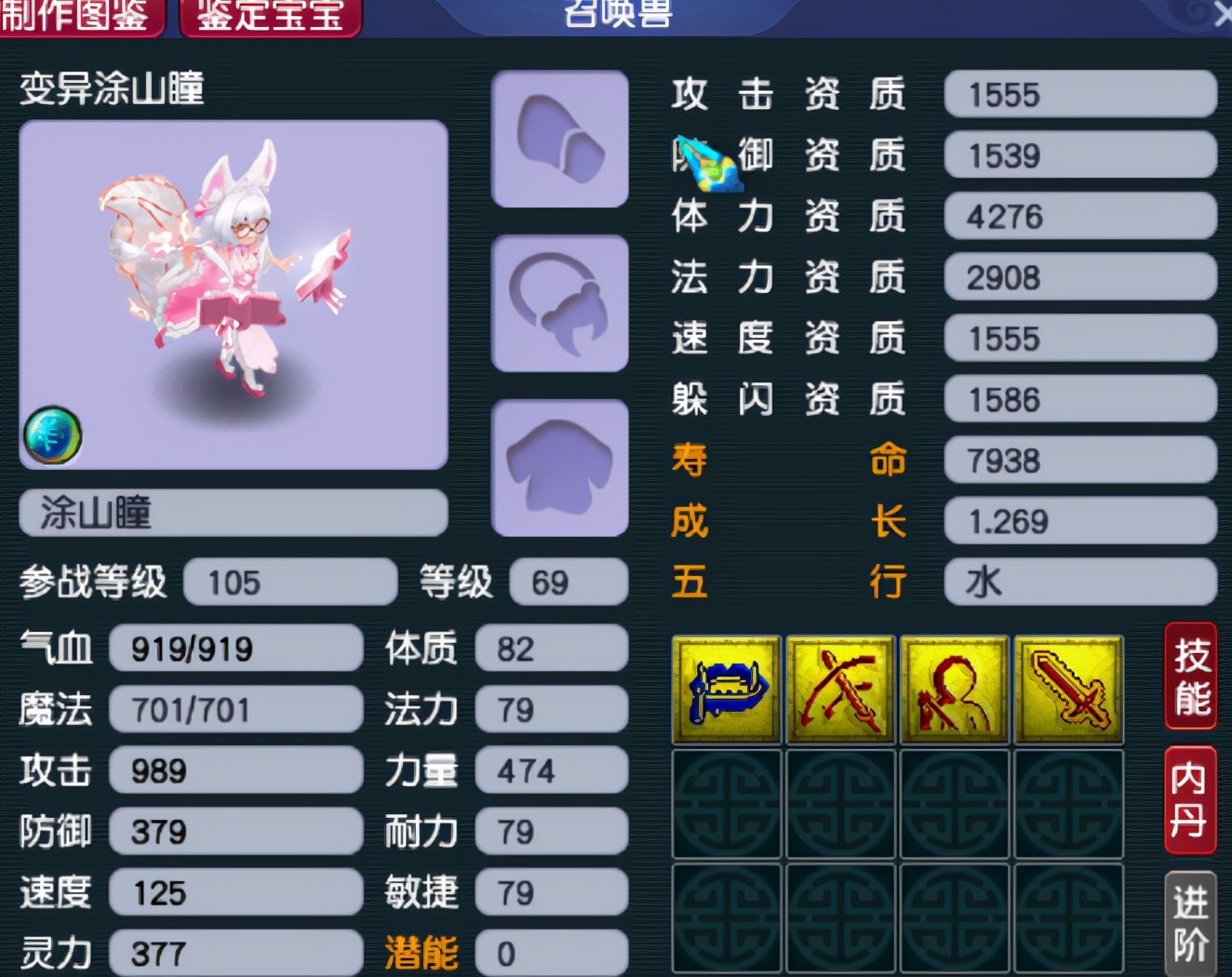Open the first blue boat-shaped skill icon
Image resolution: width=1232 pixels, height=977 pixels.
725,690
